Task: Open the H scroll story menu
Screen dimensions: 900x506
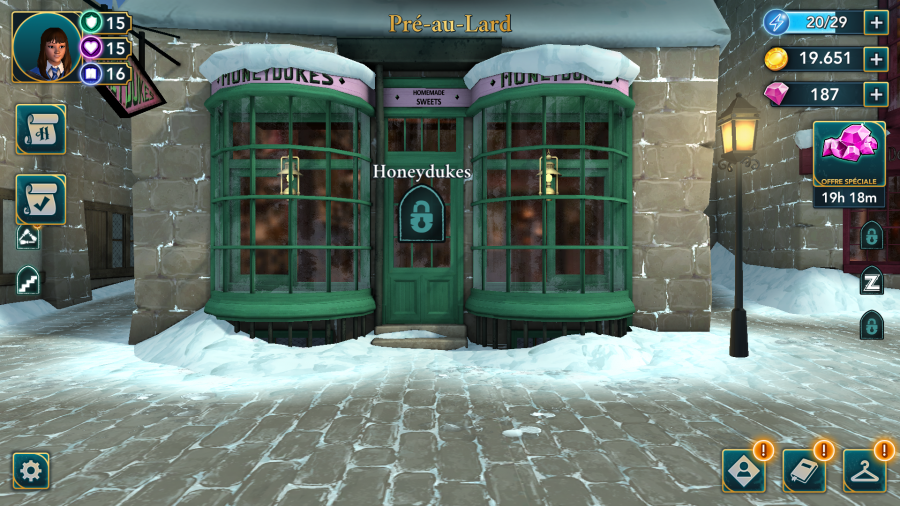Action: pos(41,129)
